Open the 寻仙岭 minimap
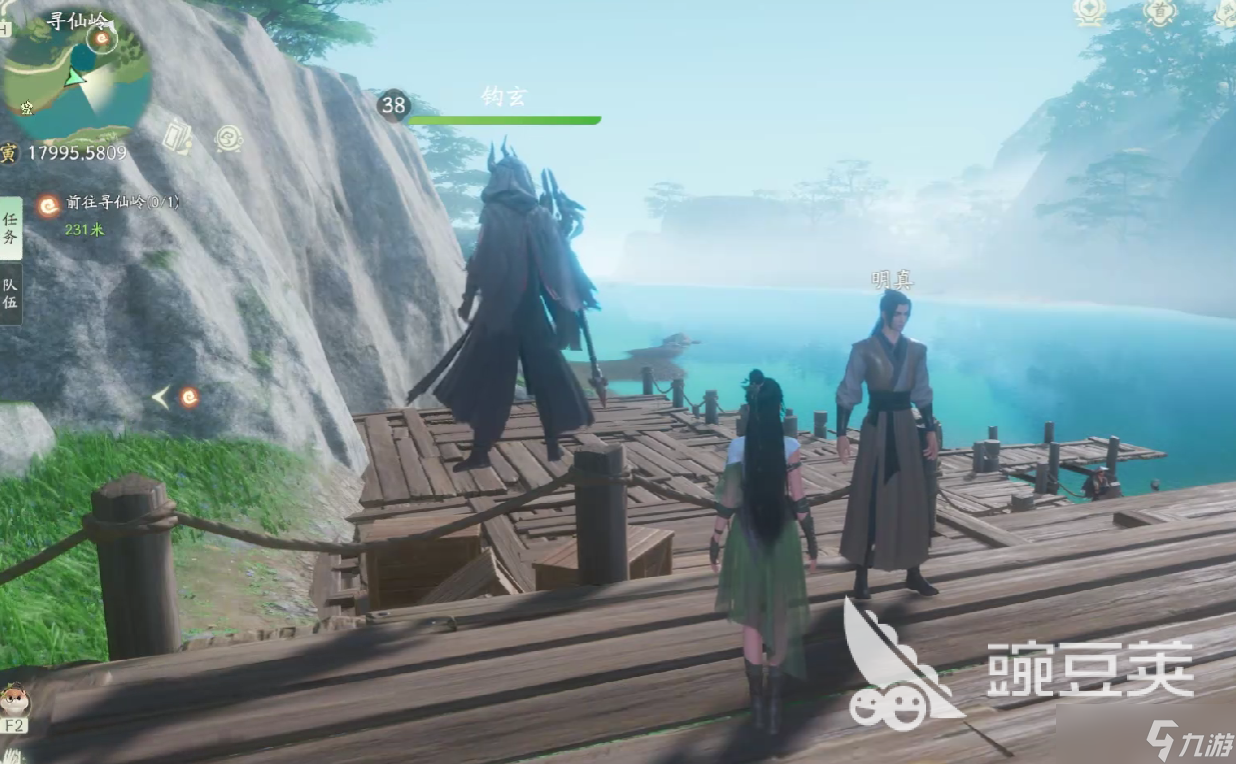 tap(76, 78)
